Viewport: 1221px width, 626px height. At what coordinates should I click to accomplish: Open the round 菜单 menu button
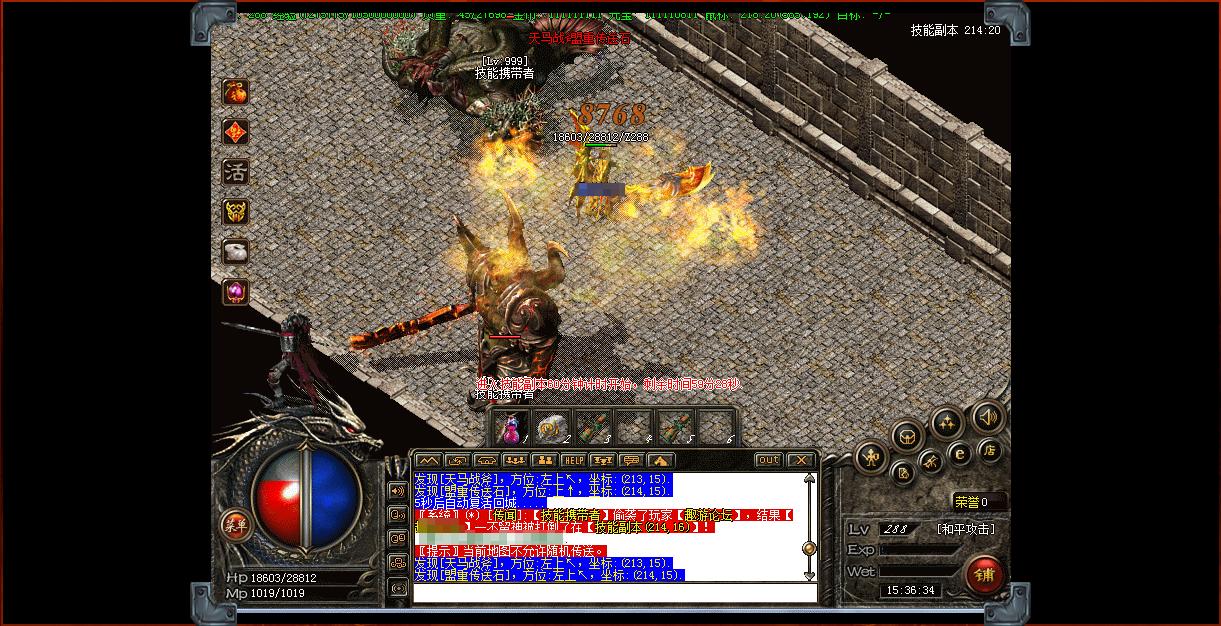pyautogui.click(x=236, y=524)
